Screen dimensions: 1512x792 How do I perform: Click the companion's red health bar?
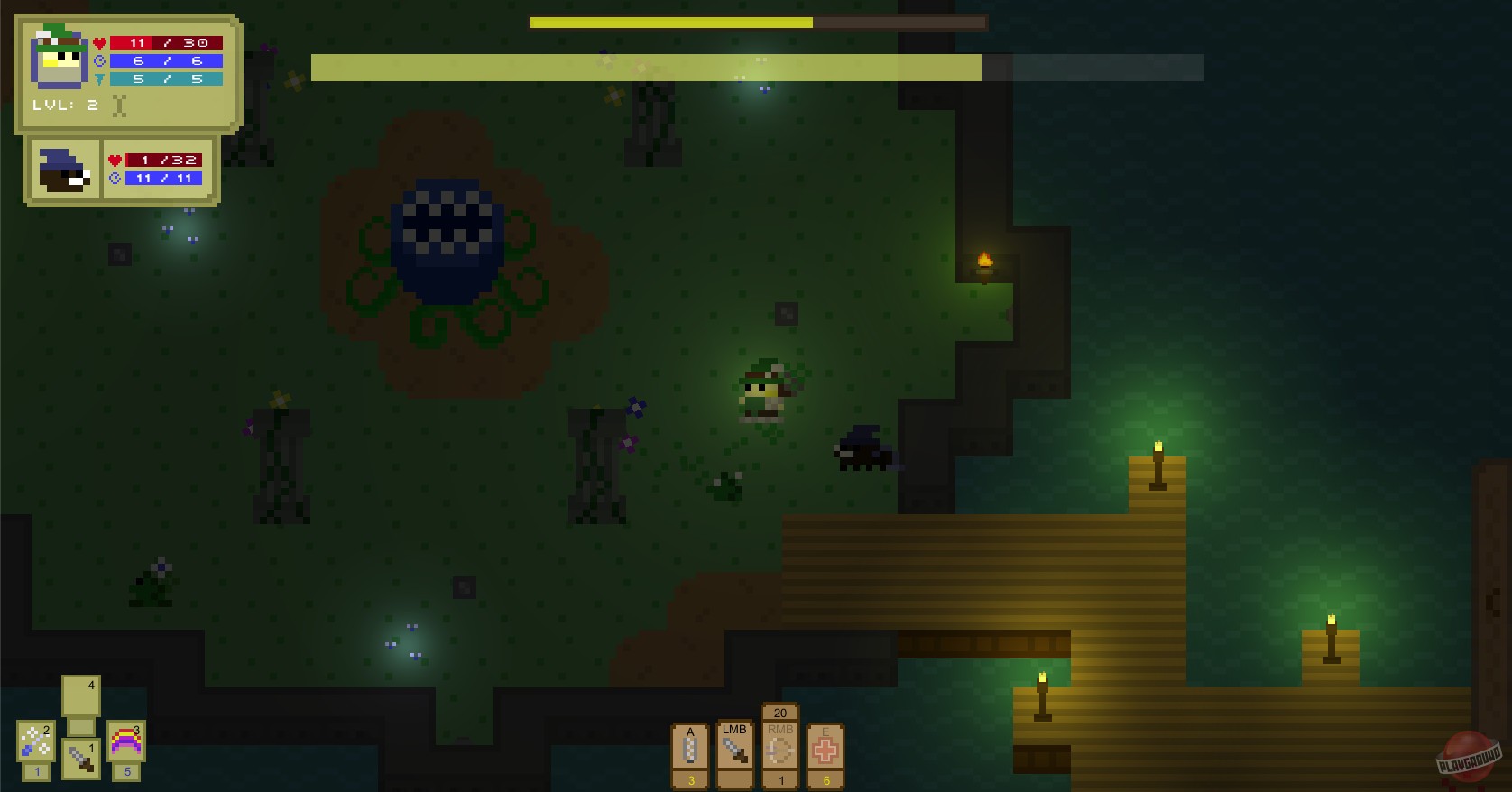click(162, 161)
